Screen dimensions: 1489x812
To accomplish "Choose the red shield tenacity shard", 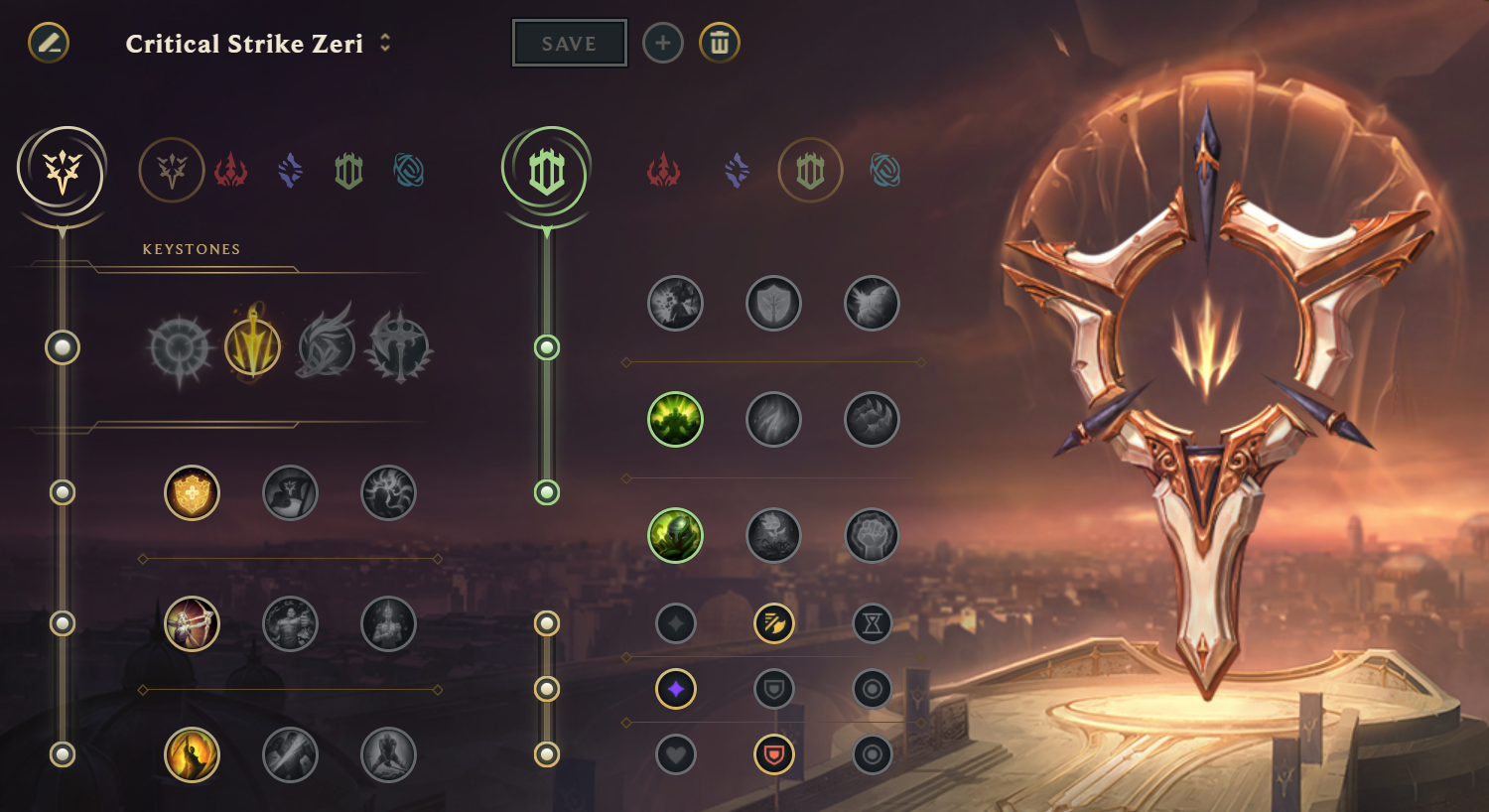I will click(x=773, y=754).
